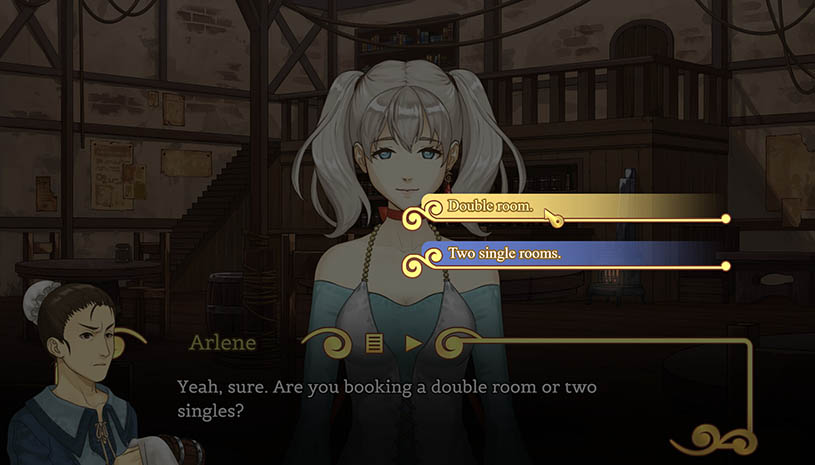Click the play arrow auto-advance button
Viewport: 815px width, 465px height.
point(413,343)
